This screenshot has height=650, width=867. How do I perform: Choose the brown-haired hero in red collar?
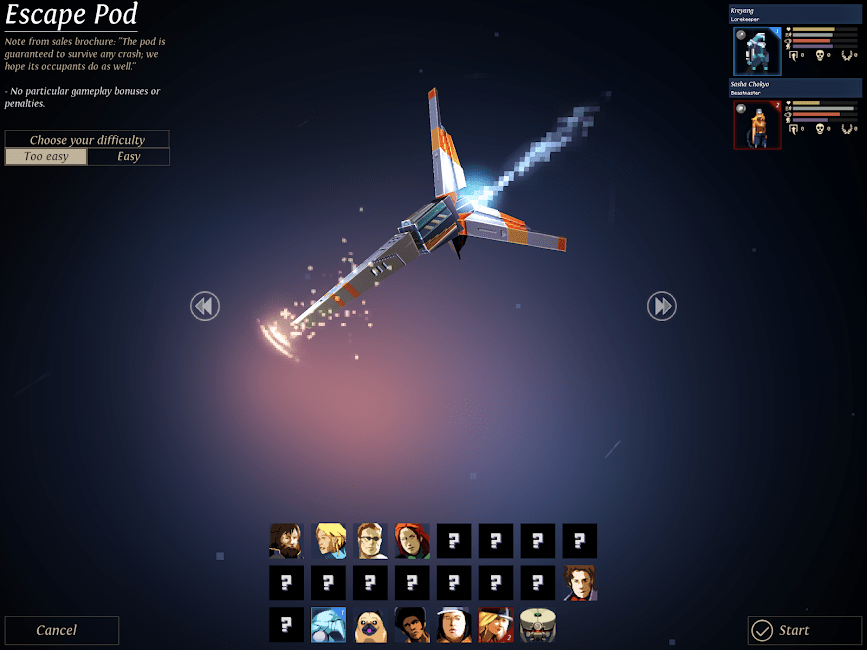tap(580, 583)
